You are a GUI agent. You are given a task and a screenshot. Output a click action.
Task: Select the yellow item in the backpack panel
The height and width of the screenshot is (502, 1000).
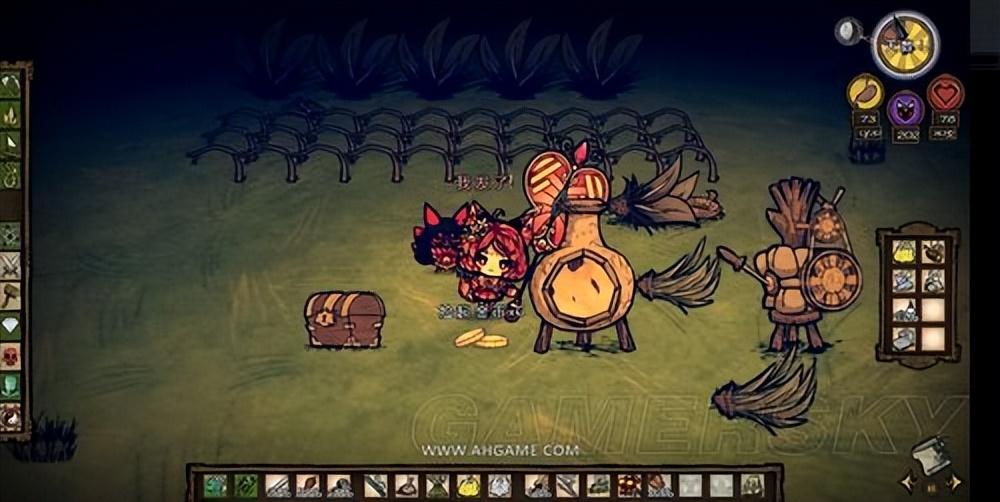(904, 252)
